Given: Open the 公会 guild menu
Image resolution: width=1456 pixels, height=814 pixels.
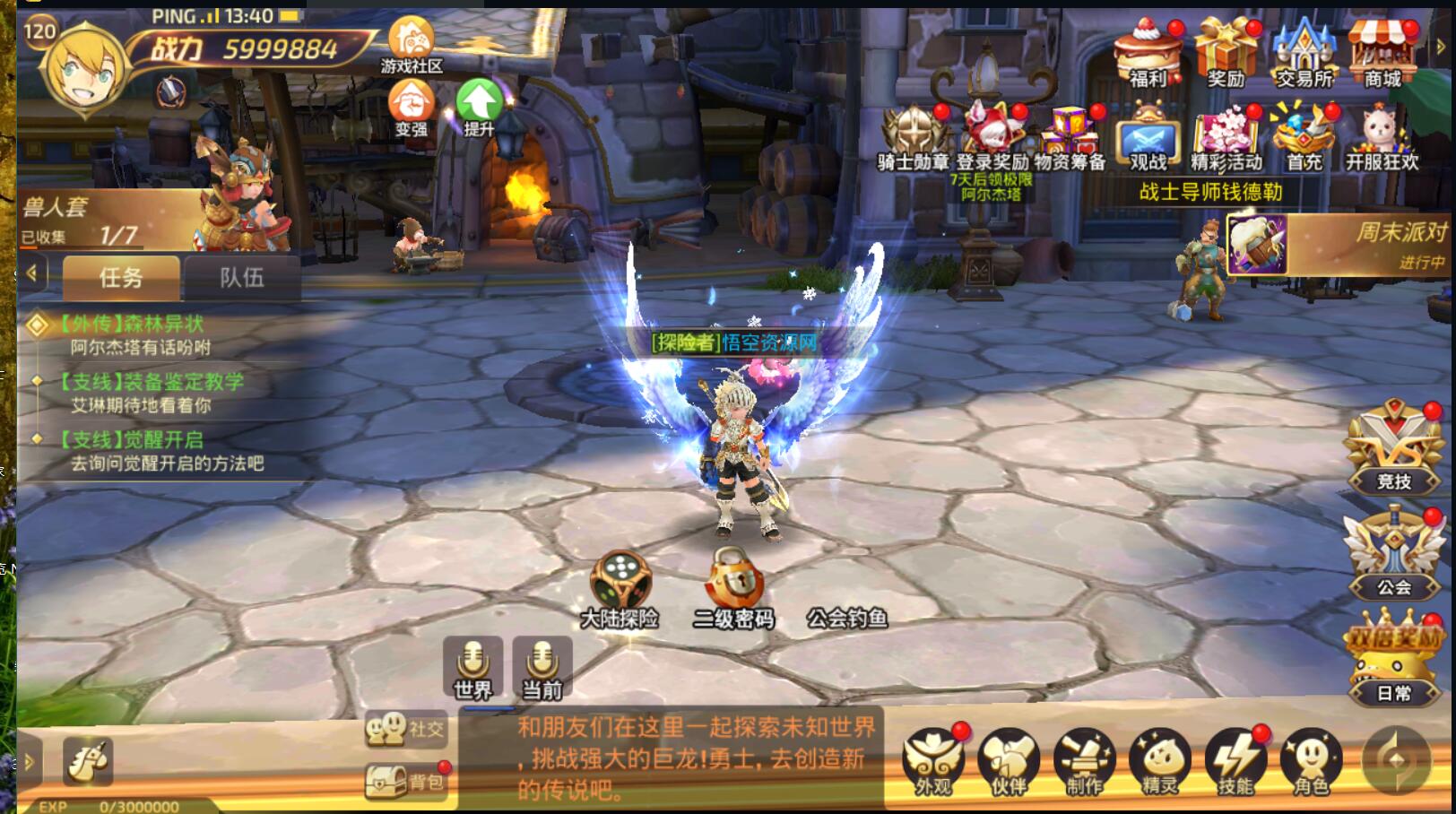Looking at the screenshot, I should coord(1394,553).
